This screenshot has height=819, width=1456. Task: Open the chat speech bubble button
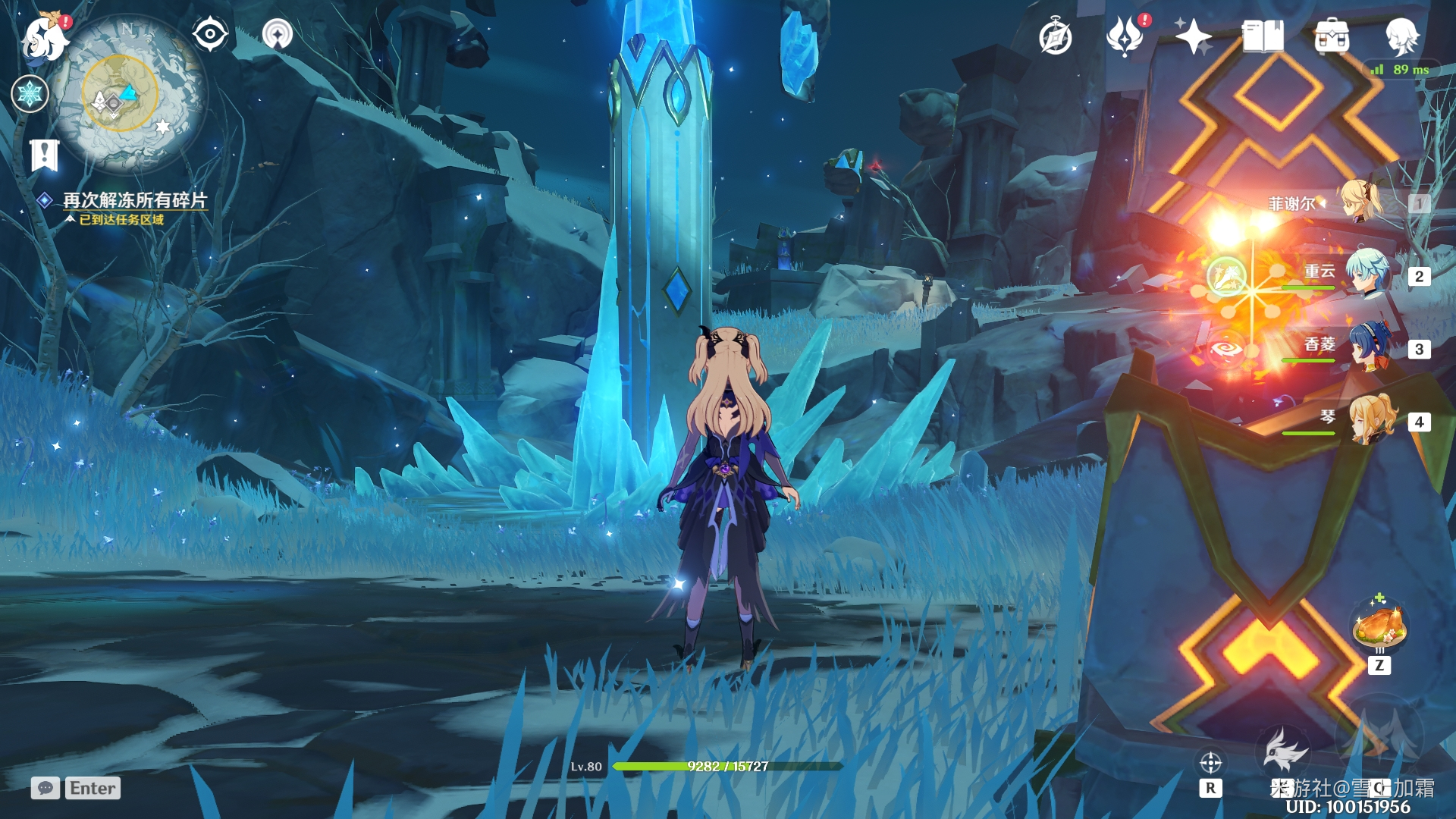(x=45, y=788)
